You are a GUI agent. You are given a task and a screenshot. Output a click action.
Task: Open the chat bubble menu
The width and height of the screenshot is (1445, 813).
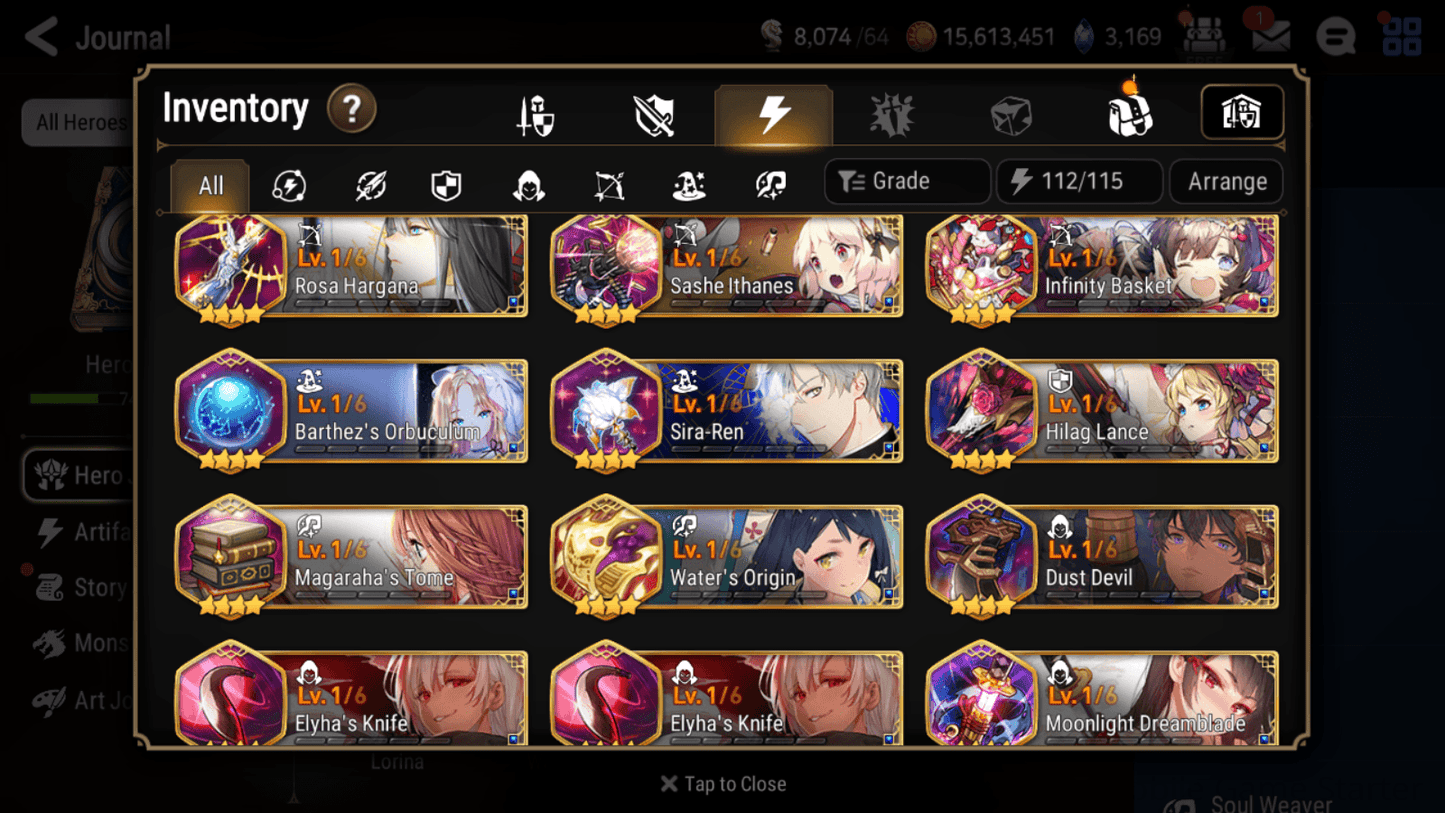pyautogui.click(x=1335, y=36)
